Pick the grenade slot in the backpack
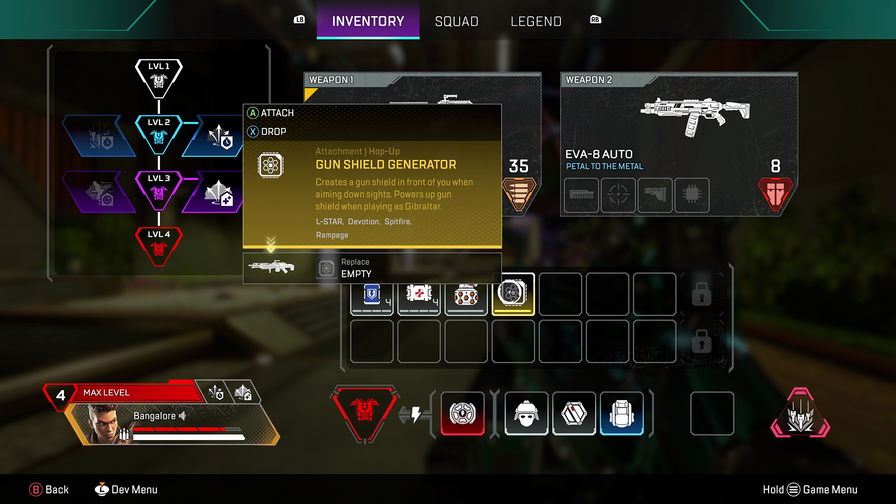896x504 pixels. pyautogui.click(x=466, y=294)
